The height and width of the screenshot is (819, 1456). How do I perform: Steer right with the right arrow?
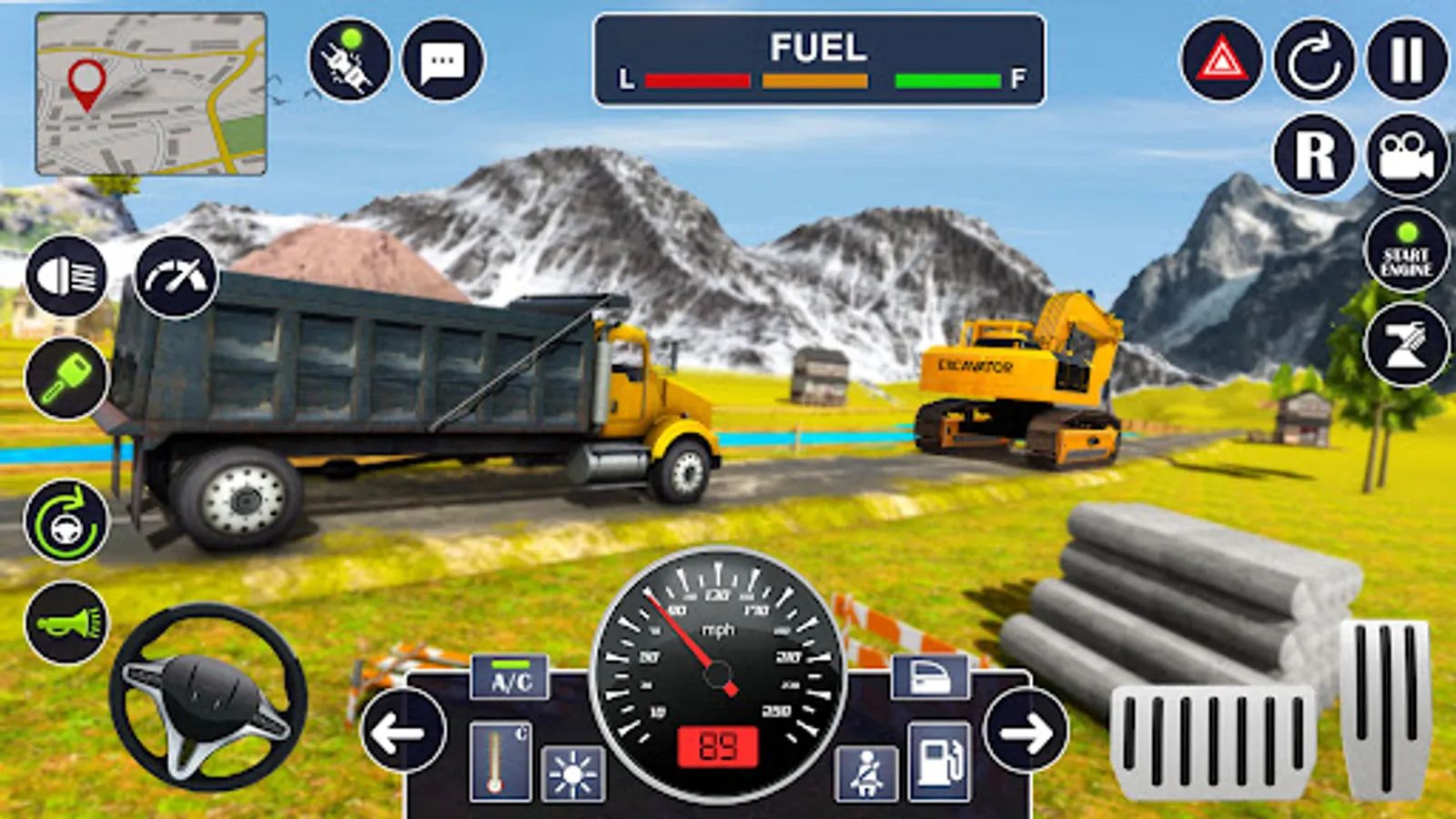pyautogui.click(x=1026, y=733)
